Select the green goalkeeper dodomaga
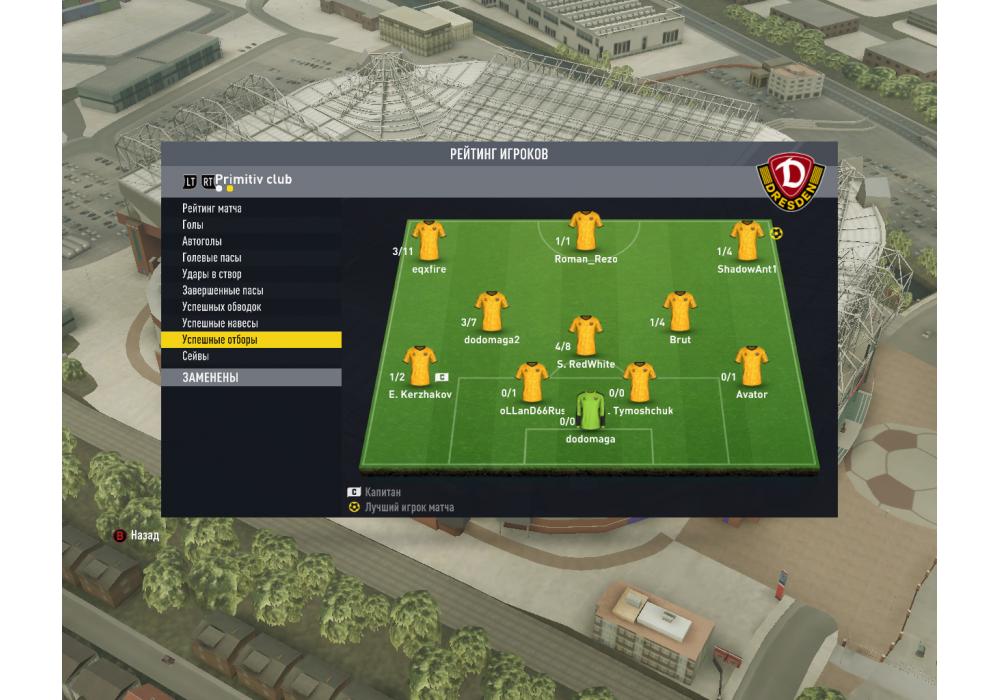 tap(590, 409)
